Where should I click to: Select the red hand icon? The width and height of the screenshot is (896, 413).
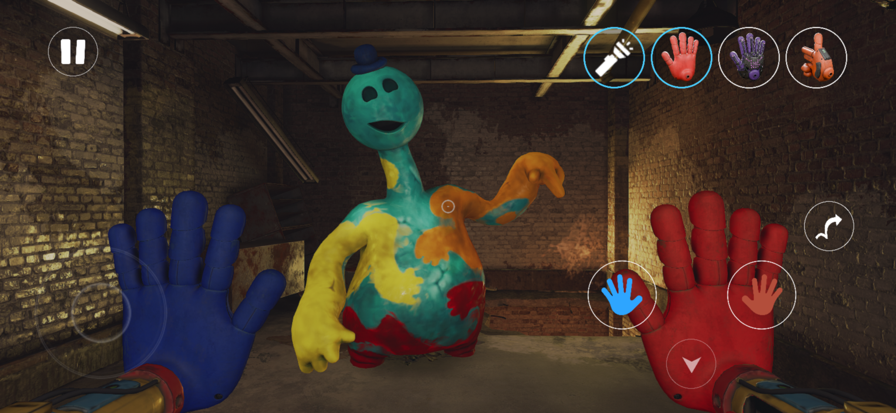click(x=681, y=57)
